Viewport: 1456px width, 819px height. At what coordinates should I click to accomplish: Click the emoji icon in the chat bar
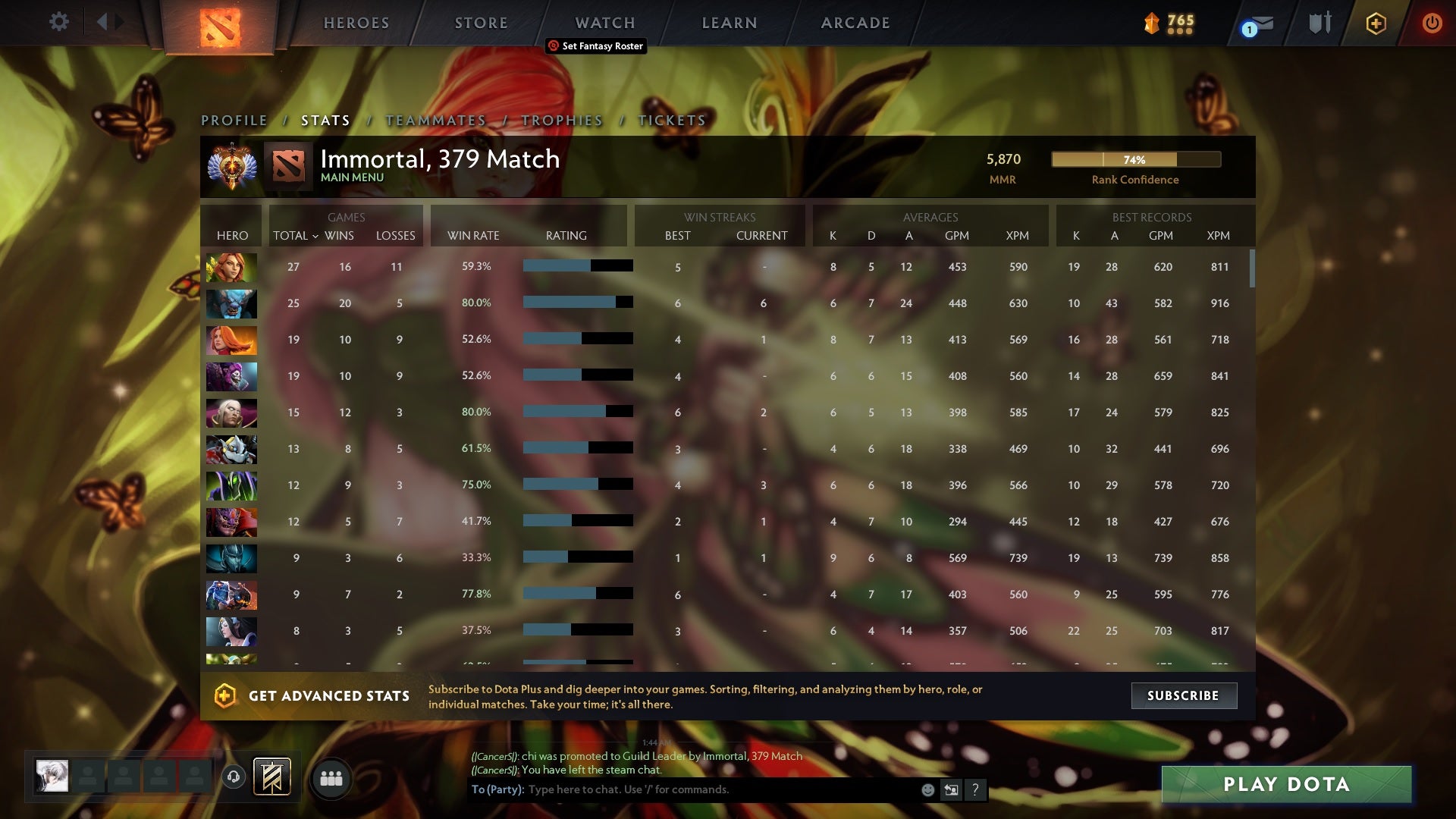tap(928, 789)
